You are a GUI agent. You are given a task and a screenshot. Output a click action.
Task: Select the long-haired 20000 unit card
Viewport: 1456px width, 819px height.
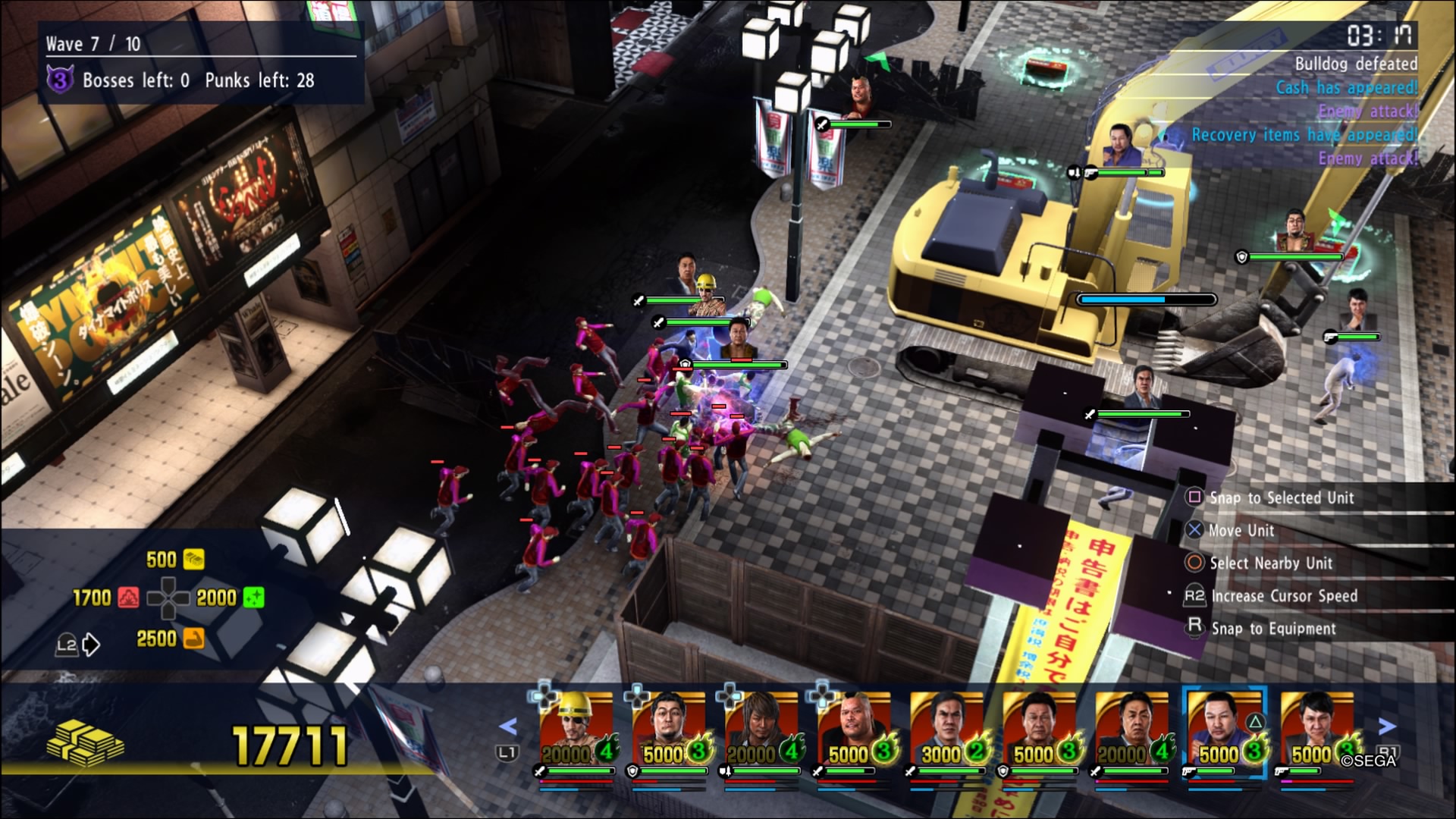(x=762, y=732)
